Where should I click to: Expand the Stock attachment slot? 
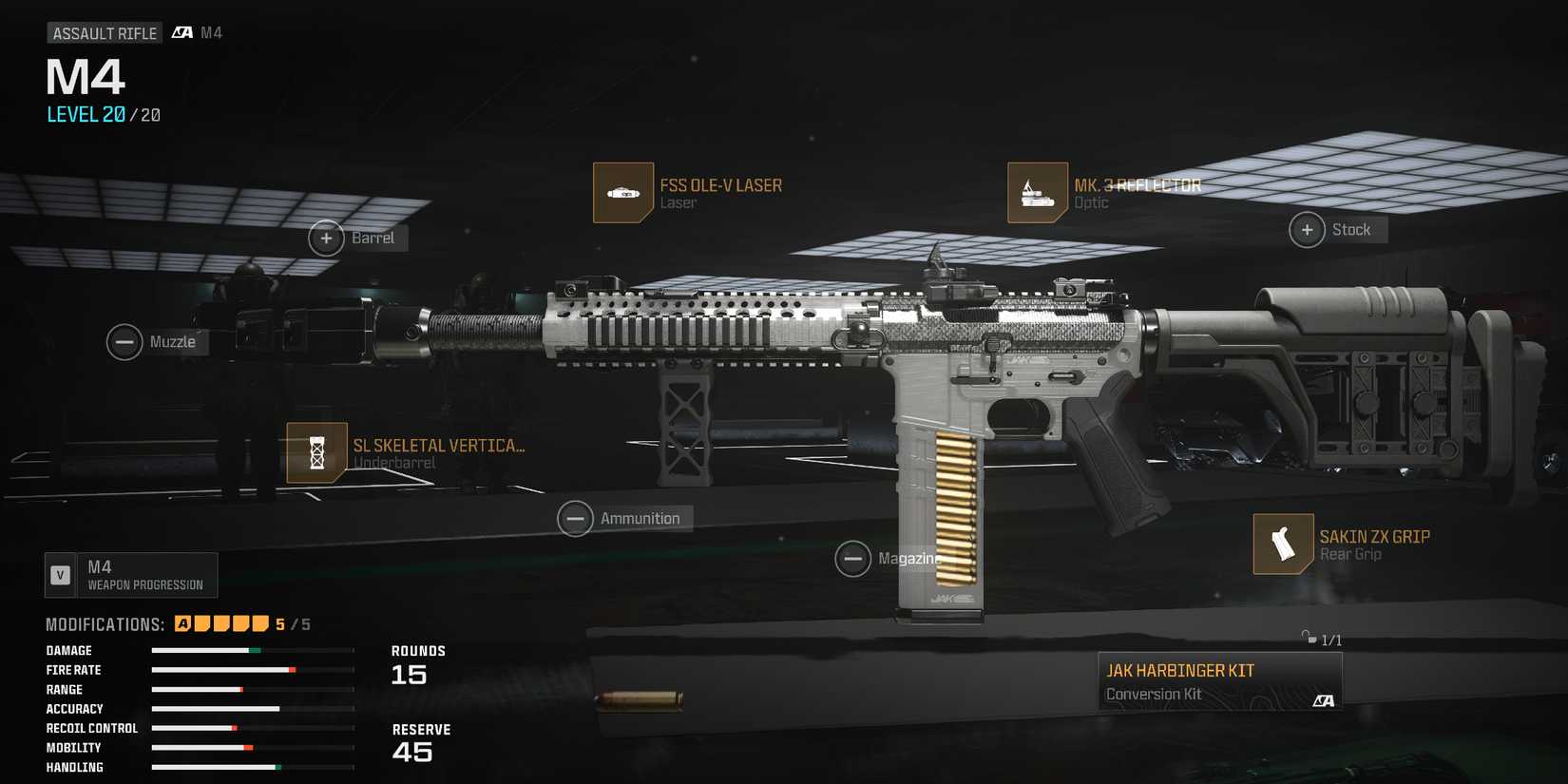tap(1307, 229)
